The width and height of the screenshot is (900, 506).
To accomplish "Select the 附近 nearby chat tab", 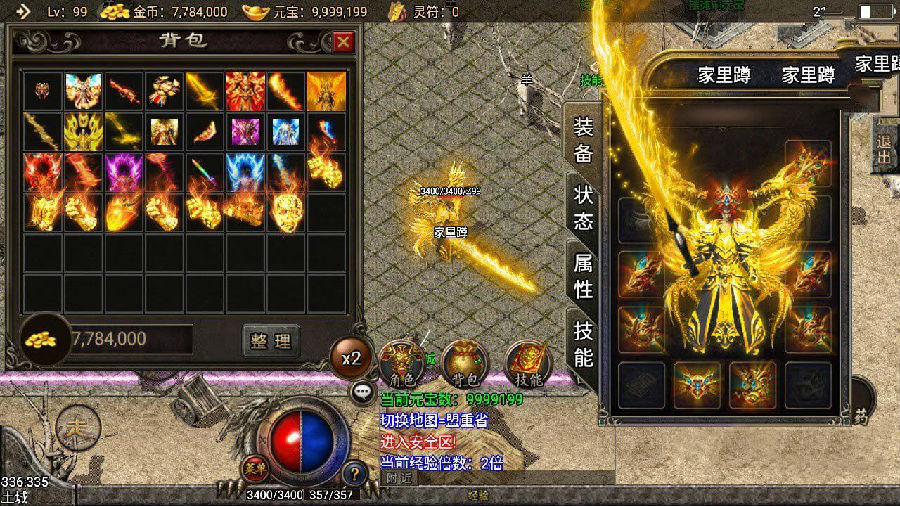I will point(399,478).
